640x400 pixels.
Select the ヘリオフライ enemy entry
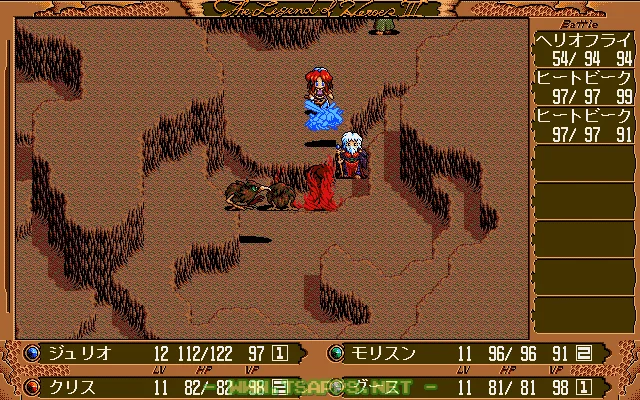585,48
